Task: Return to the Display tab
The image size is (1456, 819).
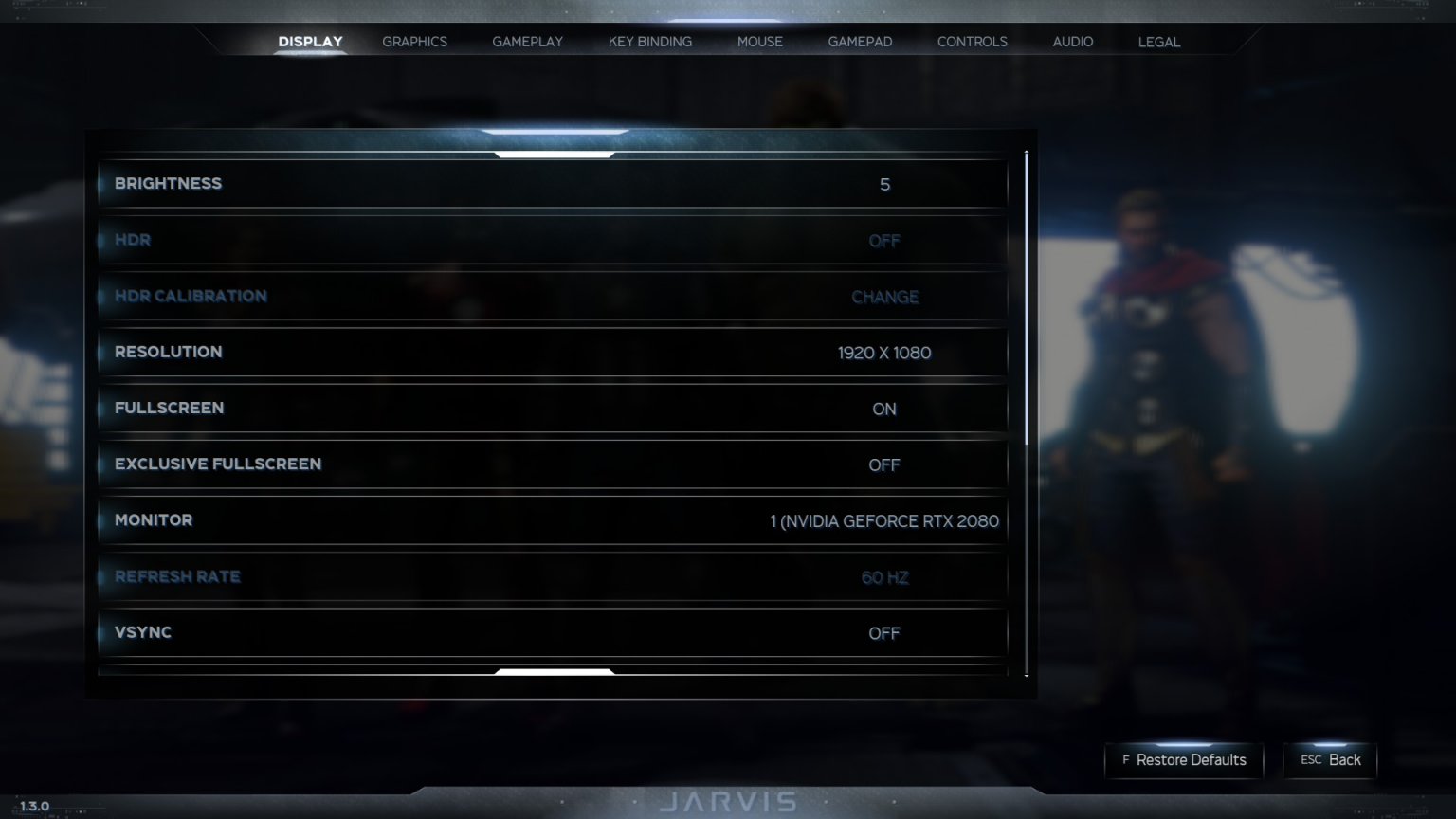Action: point(309,41)
